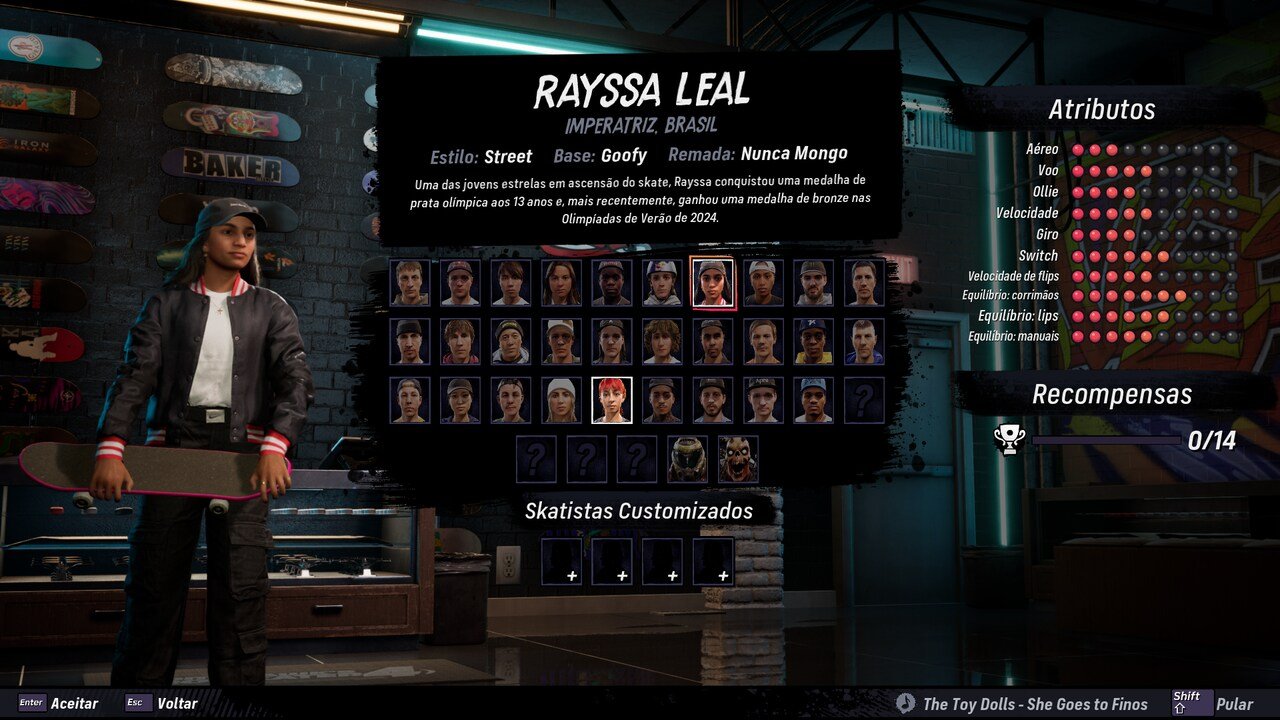Select the skater in the light-blue cap
This screenshot has height=720, width=1280.
[x=813, y=400]
